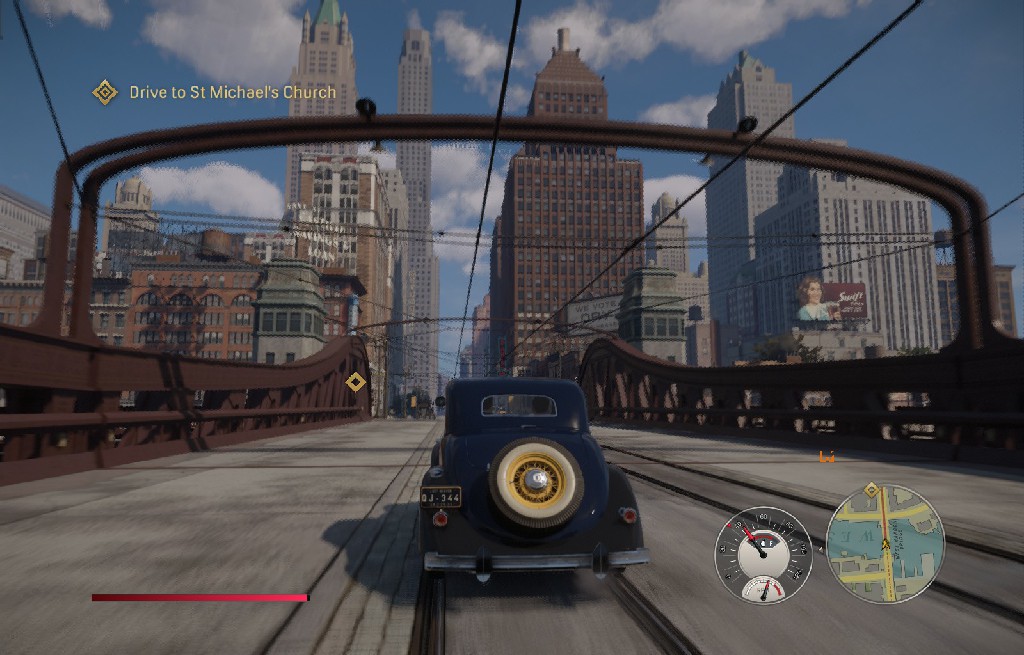Click the yellow objective waypoint diamond on the bridge

click(x=355, y=381)
